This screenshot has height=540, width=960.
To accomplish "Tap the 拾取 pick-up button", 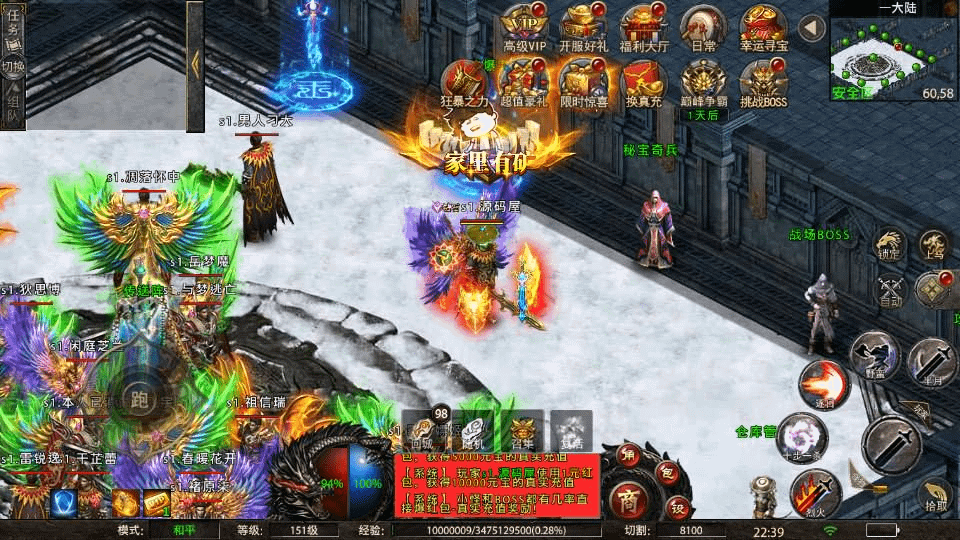I will (x=934, y=496).
